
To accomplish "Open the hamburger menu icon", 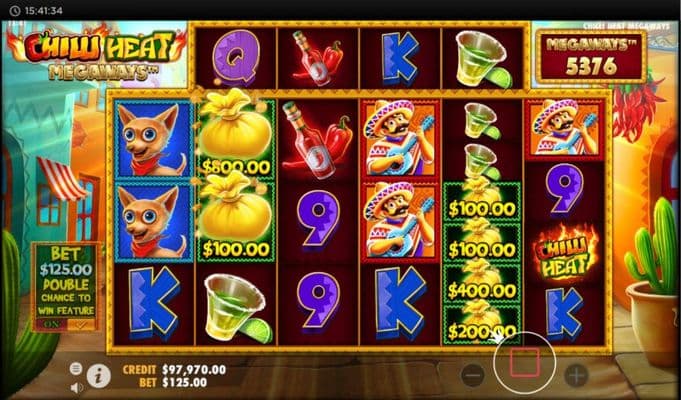I will point(76,368).
